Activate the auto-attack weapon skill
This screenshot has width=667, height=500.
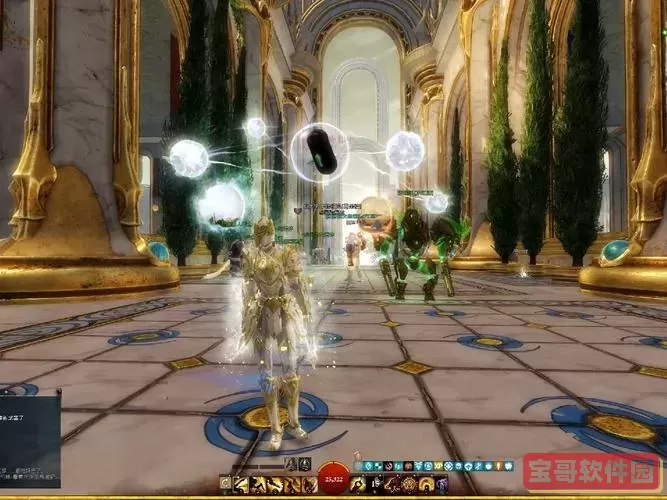240,484
